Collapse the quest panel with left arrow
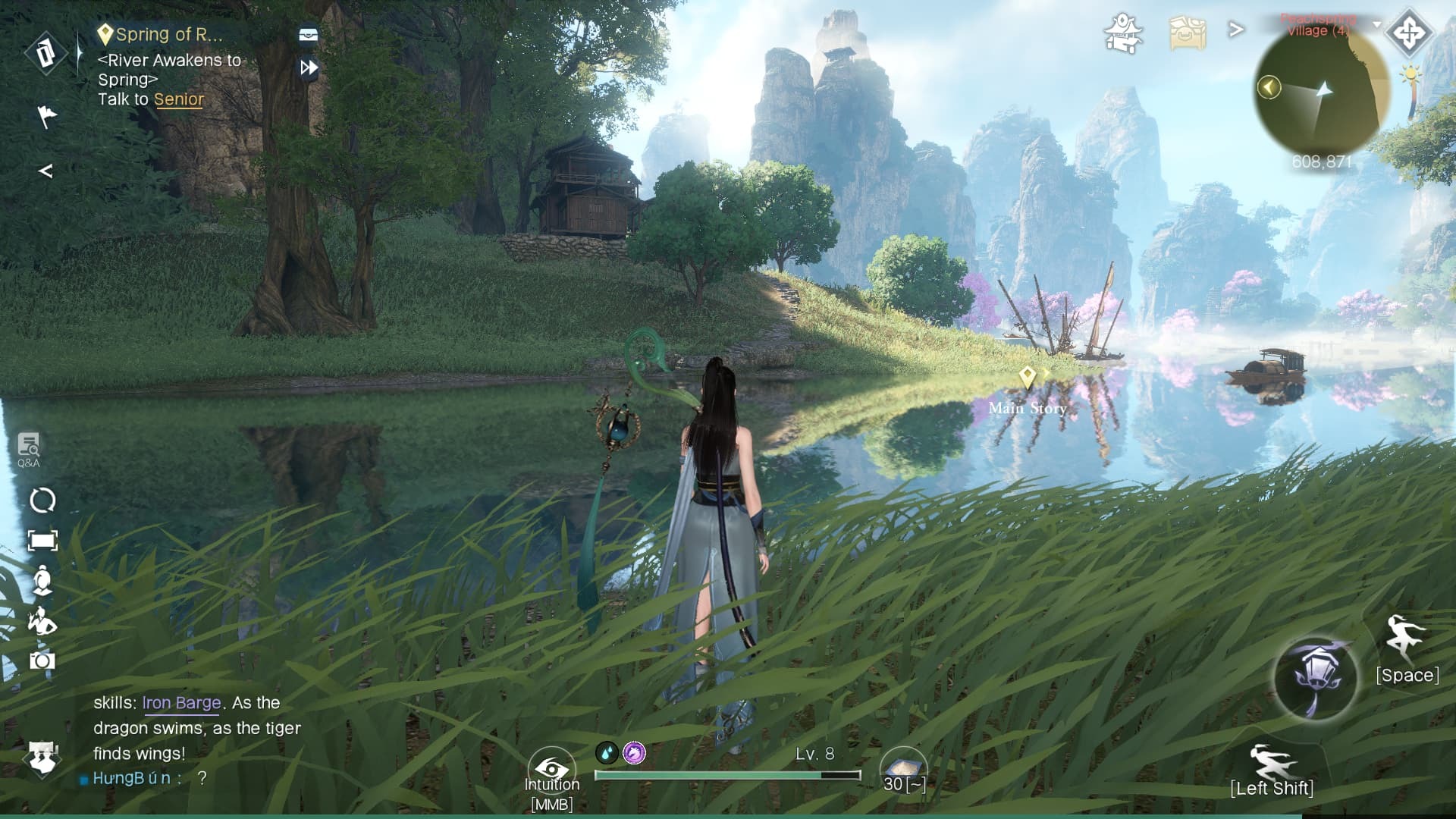Viewport: 1456px width, 819px height. (x=45, y=171)
